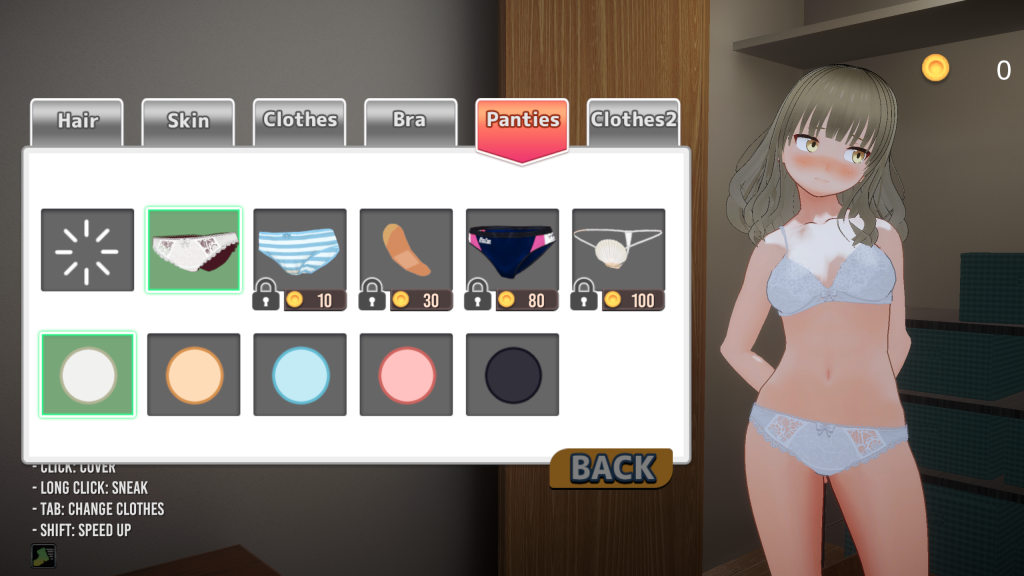Select the white lace item tile

194,250
